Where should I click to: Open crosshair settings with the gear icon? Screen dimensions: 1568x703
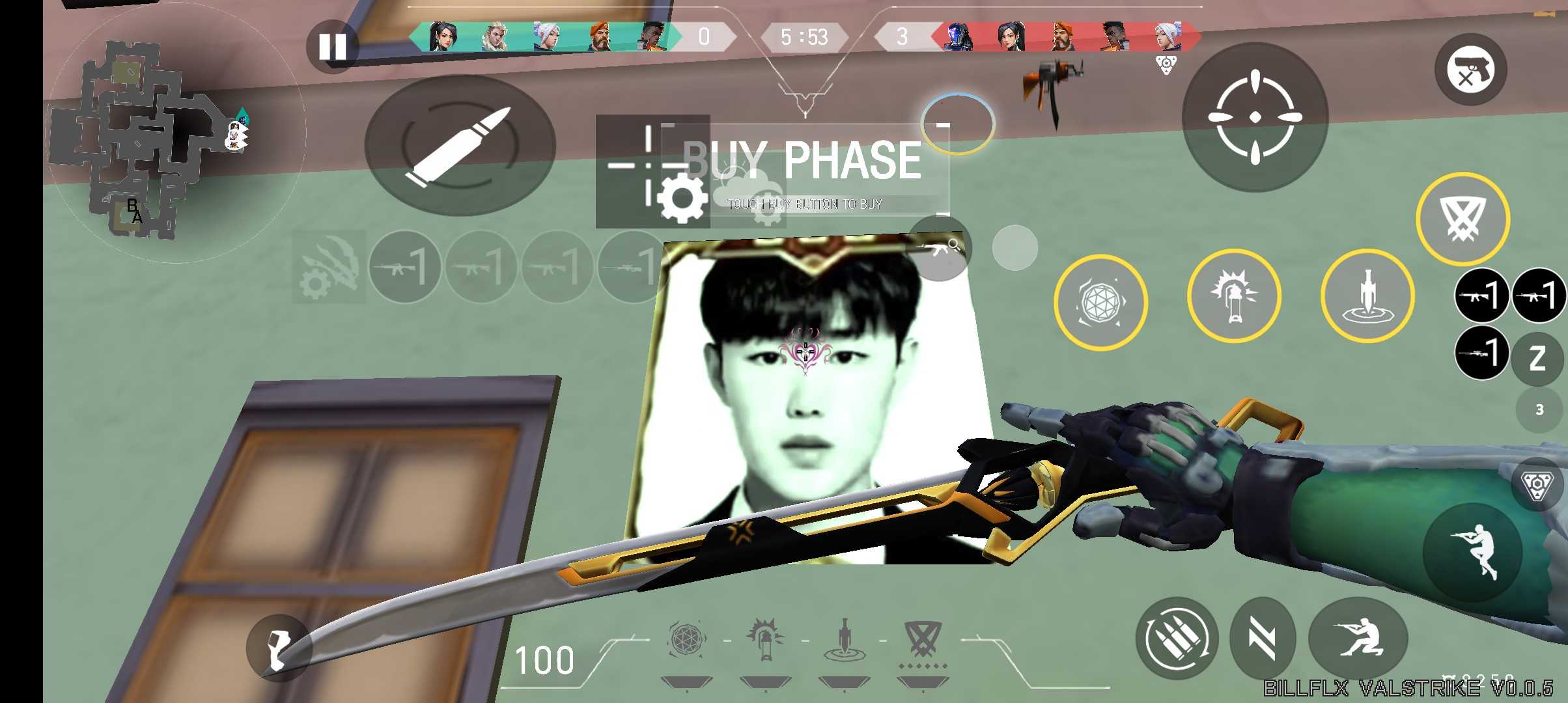point(682,198)
